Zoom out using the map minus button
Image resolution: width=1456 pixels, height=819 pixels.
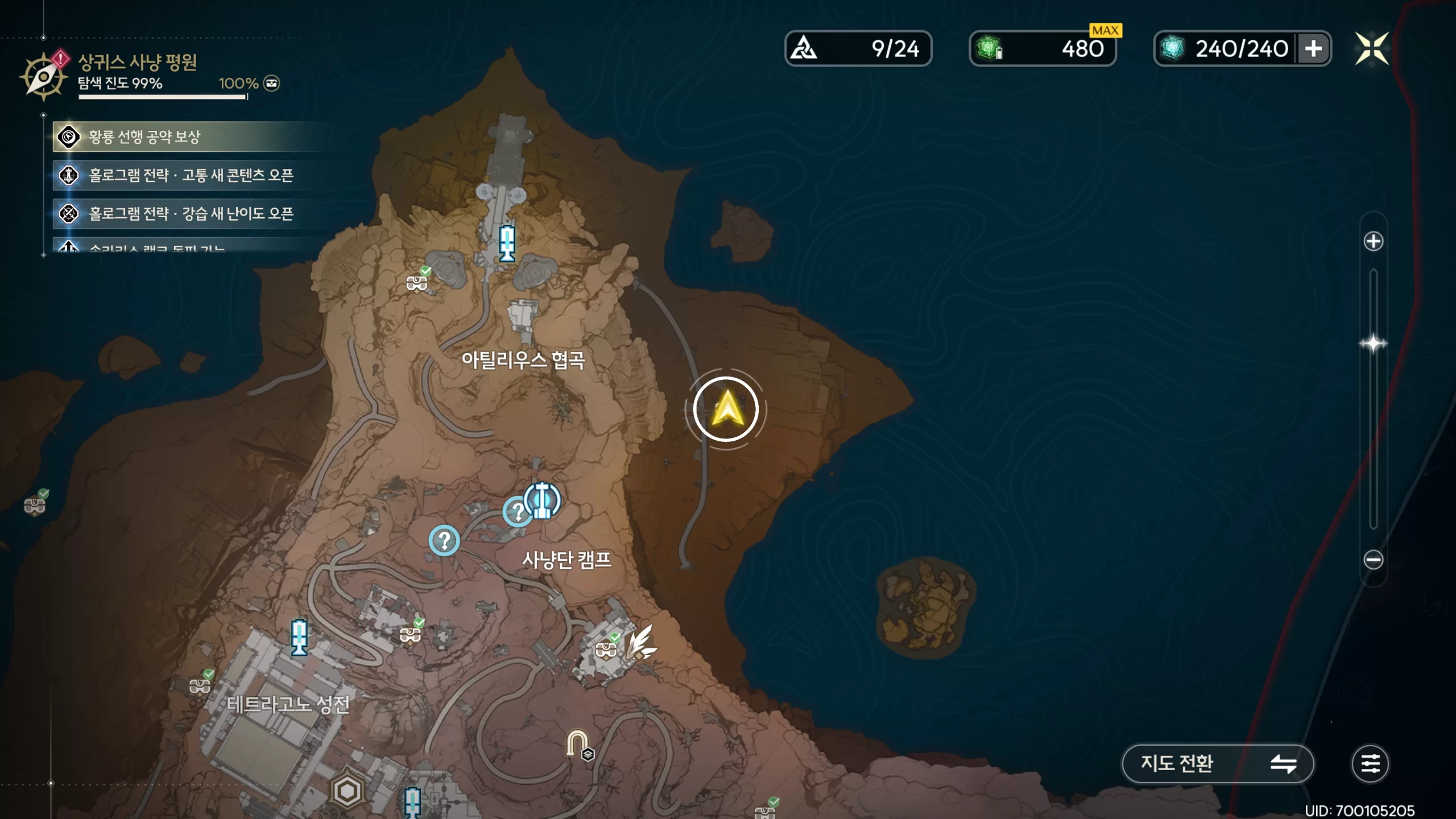coord(1373,560)
